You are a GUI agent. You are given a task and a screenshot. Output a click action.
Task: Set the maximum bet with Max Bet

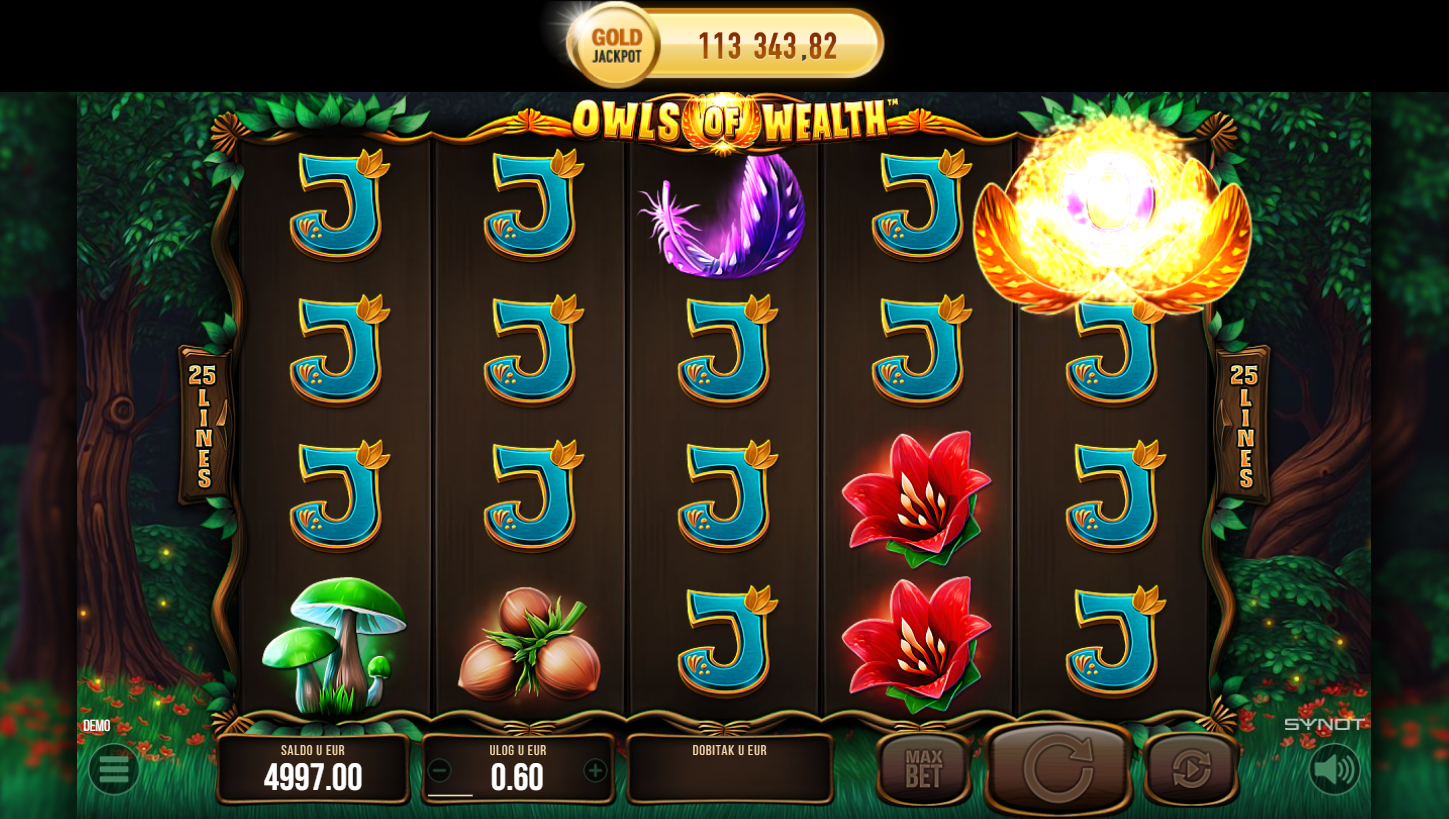click(x=923, y=769)
